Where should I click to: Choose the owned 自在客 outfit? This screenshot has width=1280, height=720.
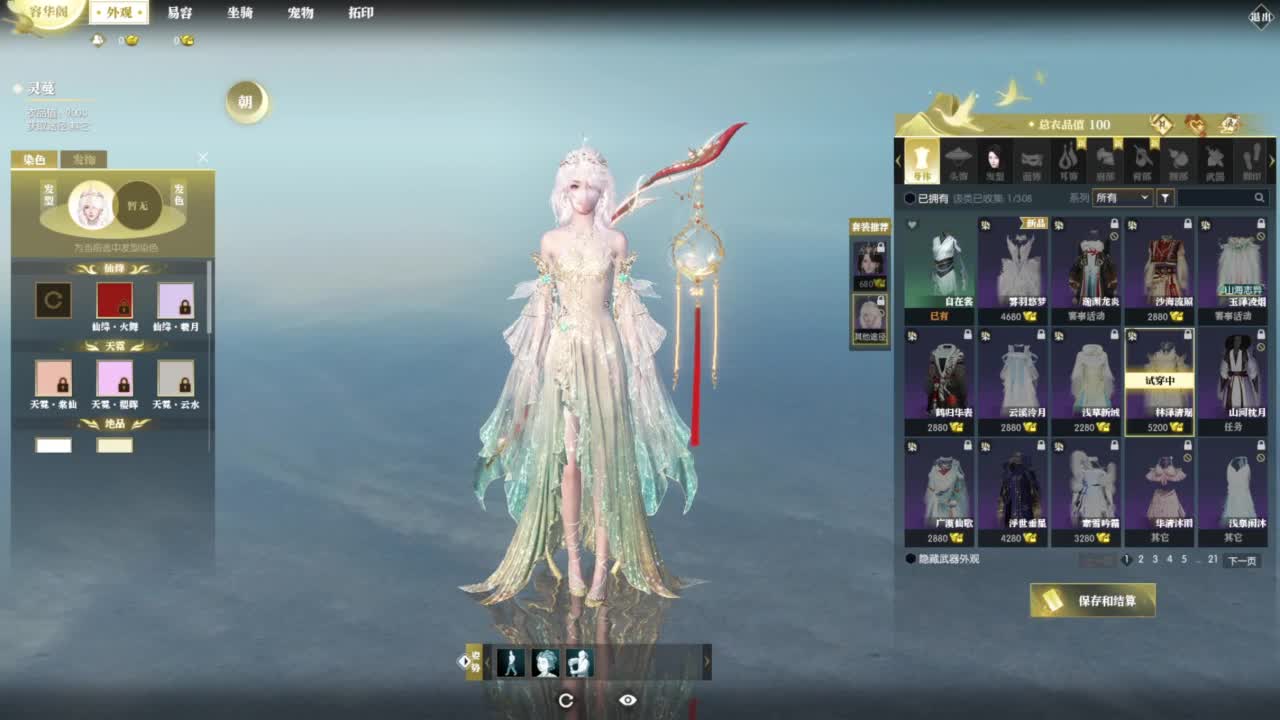[939, 270]
